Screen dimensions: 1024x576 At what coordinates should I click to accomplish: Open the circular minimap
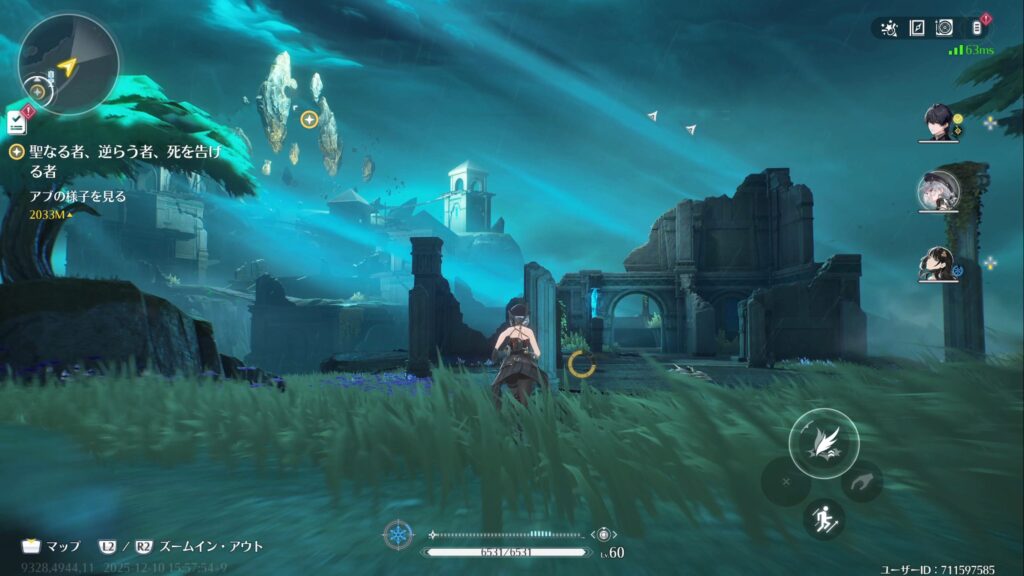pyautogui.click(x=68, y=64)
